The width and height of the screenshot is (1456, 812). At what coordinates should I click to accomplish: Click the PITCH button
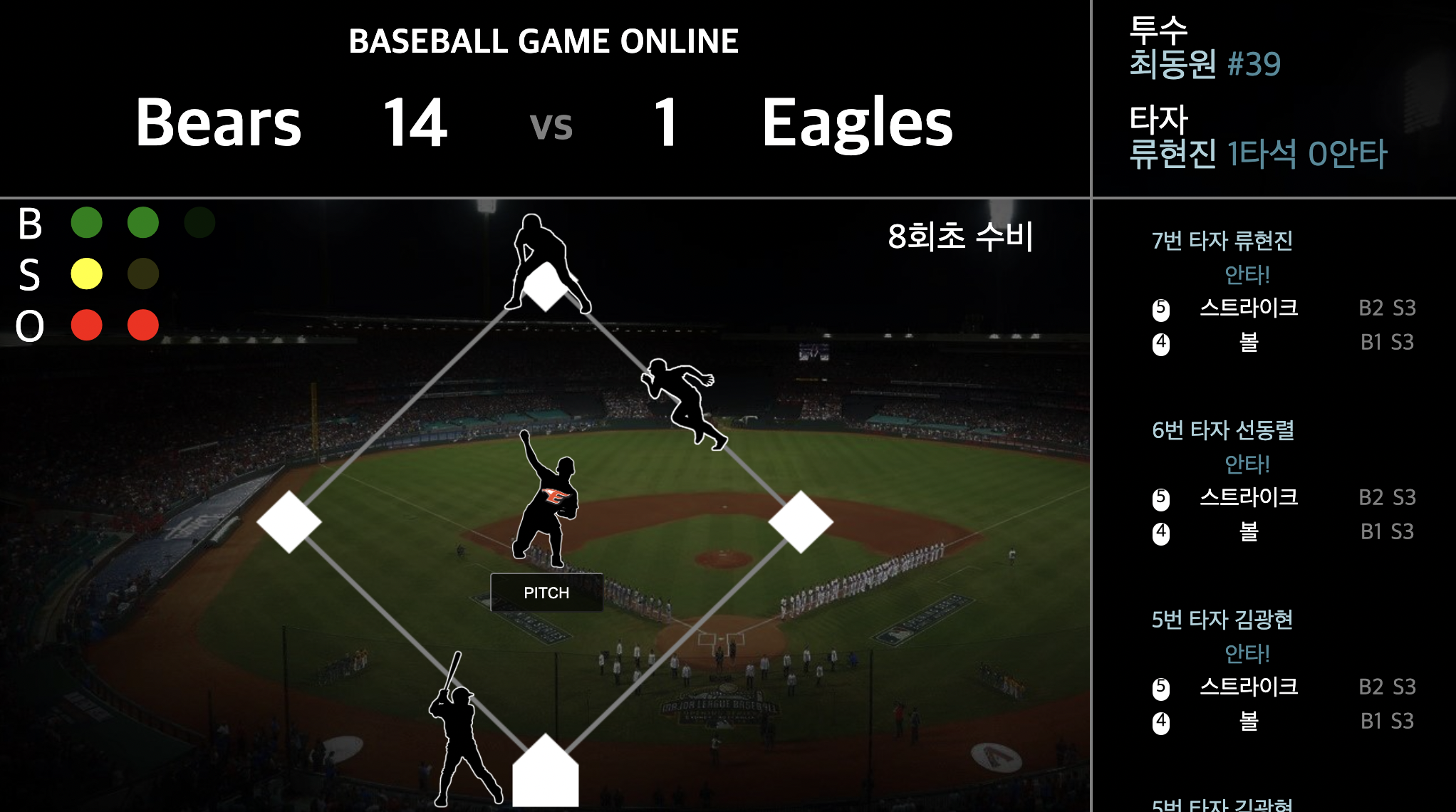click(x=546, y=593)
